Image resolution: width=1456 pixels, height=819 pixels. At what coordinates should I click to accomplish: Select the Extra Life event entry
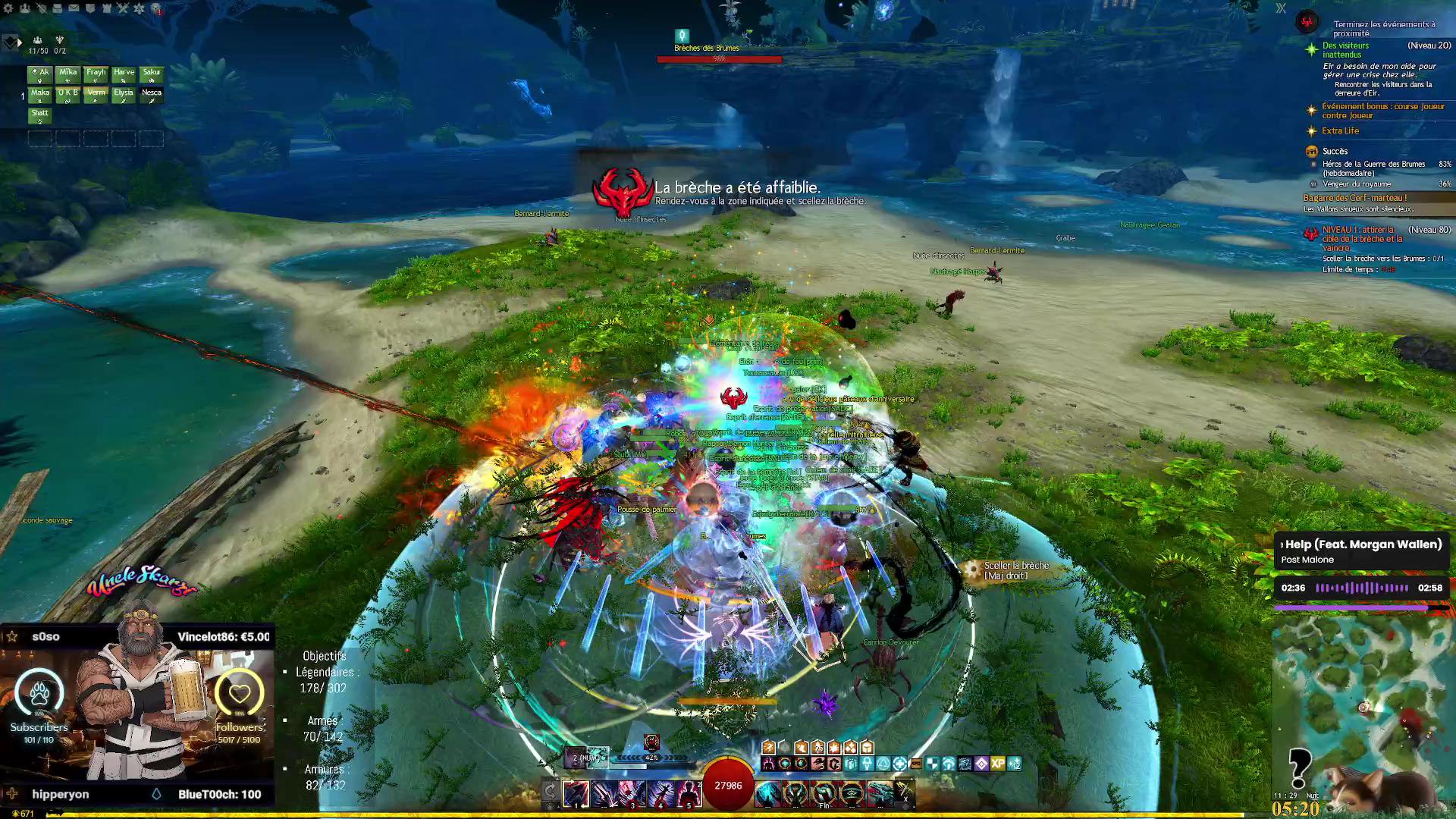point(1340,131)
